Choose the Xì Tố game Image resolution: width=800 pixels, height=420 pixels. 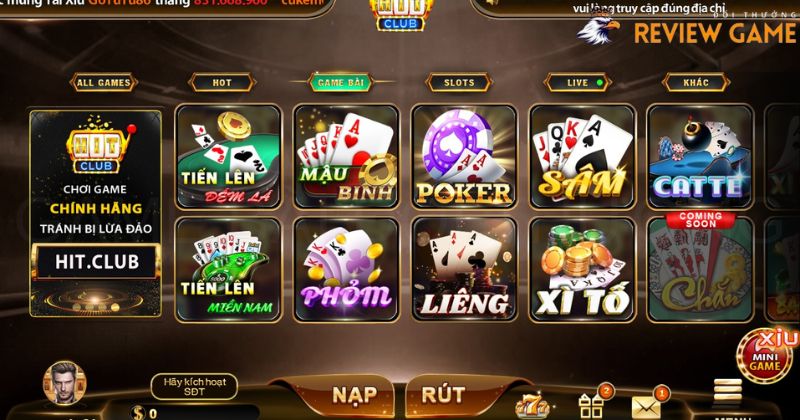coord(581,268)
